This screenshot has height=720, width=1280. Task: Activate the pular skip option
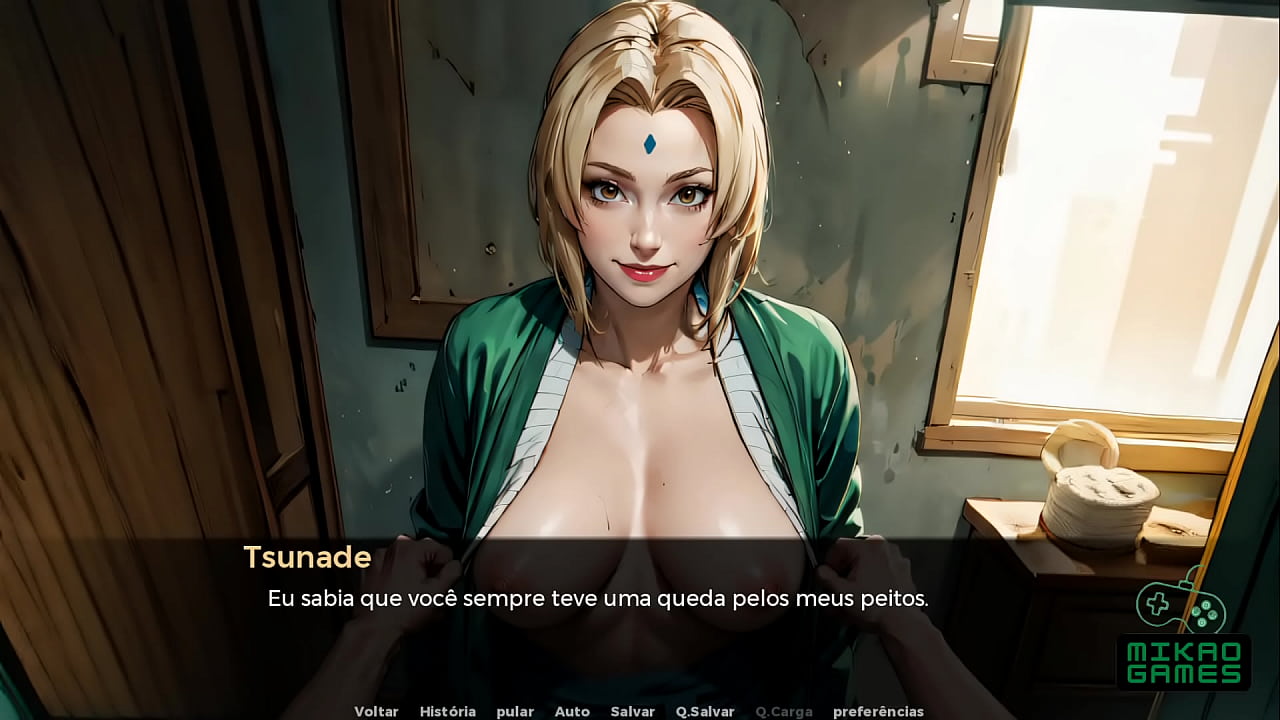coord(515,711)
